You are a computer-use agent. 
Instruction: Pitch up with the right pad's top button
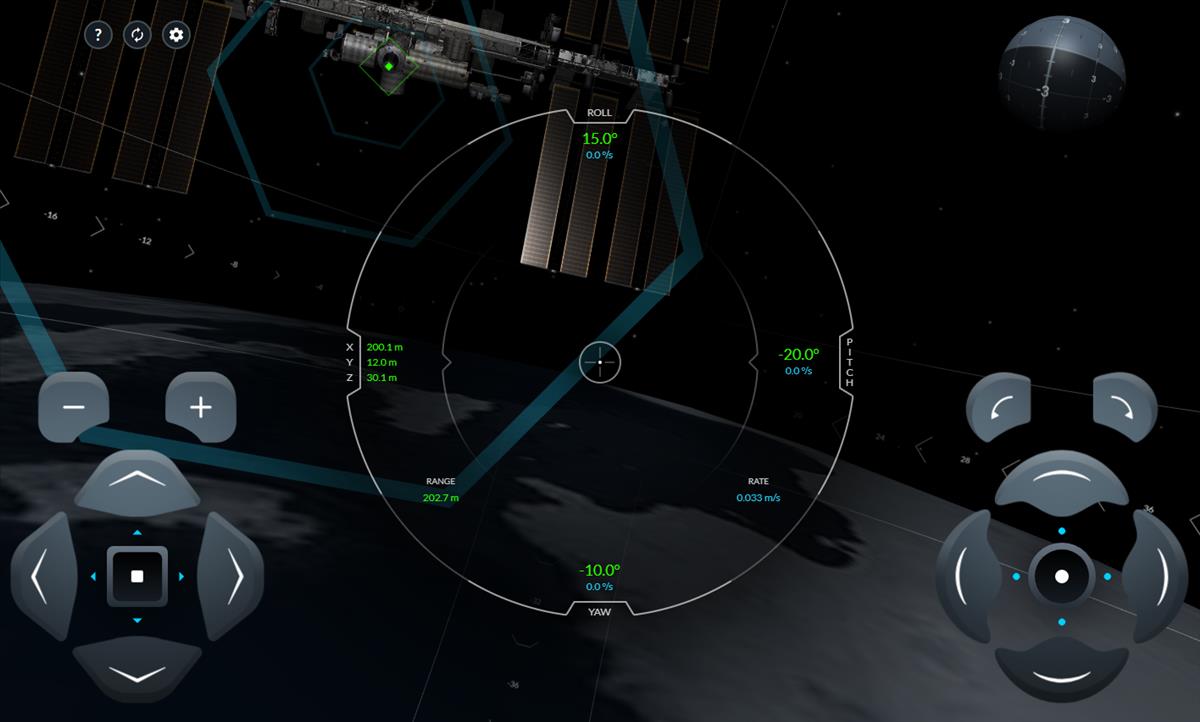coord(1061,481)
